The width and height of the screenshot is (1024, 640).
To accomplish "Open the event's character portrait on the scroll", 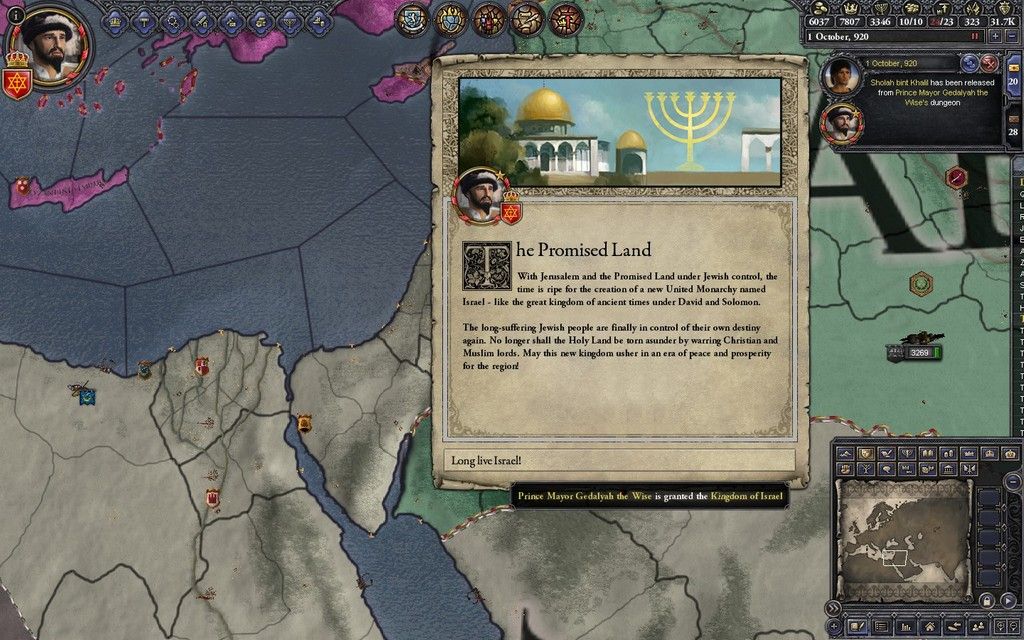I will (482, 195).
